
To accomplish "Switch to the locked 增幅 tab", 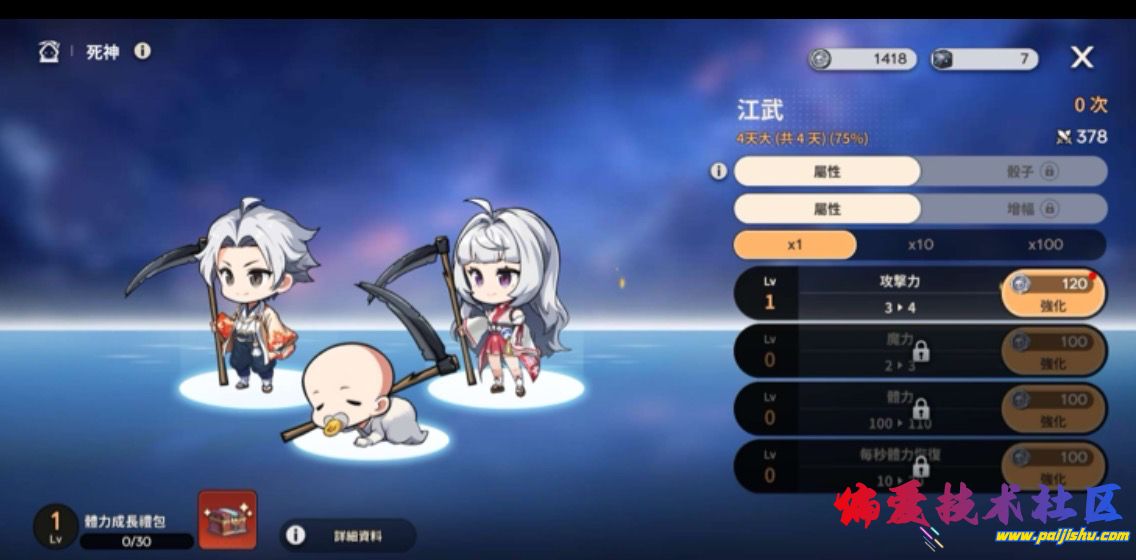I will point(1014,209).
